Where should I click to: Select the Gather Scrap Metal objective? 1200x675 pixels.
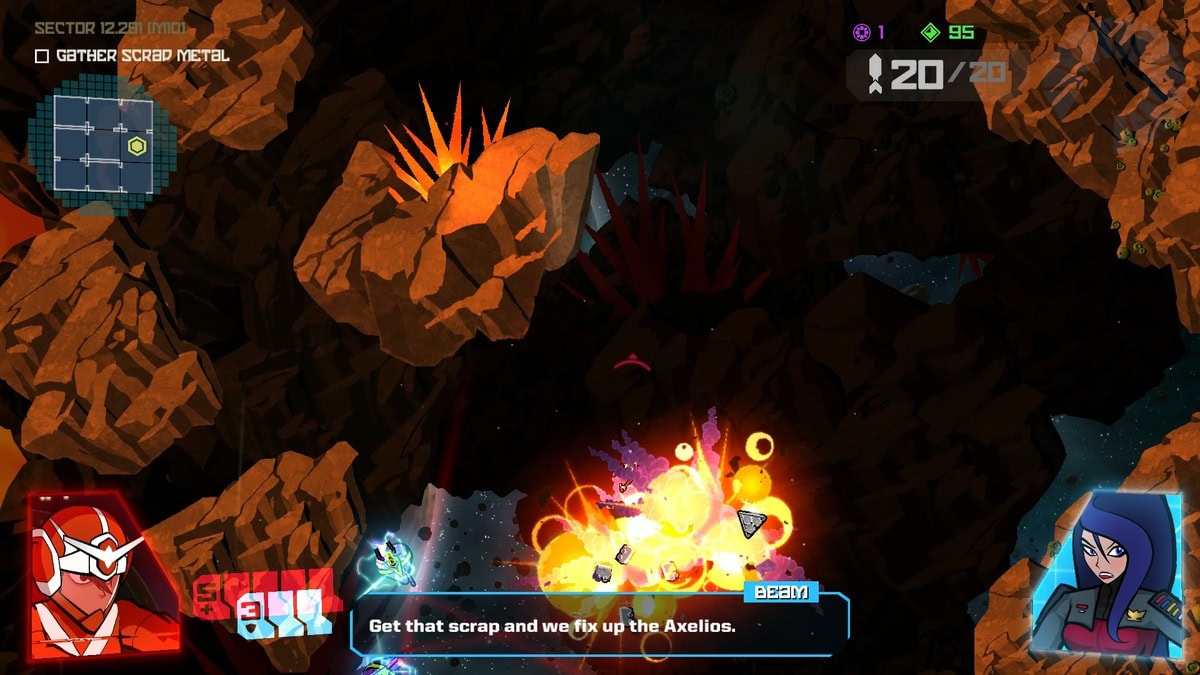[131, 56]
